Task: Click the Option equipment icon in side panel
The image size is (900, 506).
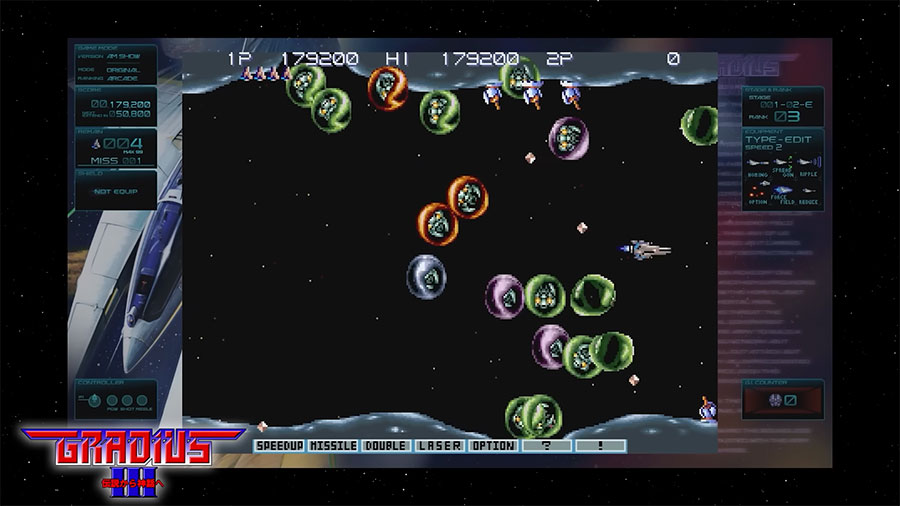Action: [x=757, y=191]
